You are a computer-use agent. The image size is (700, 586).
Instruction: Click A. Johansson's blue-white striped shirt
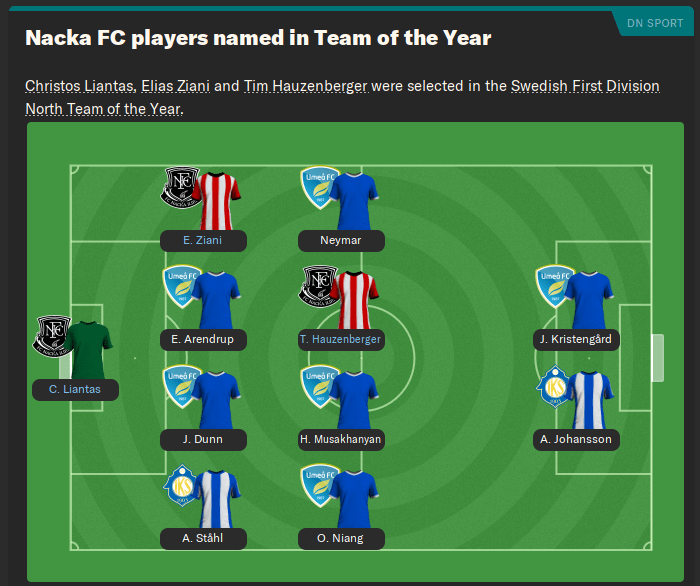click(589, 399)
